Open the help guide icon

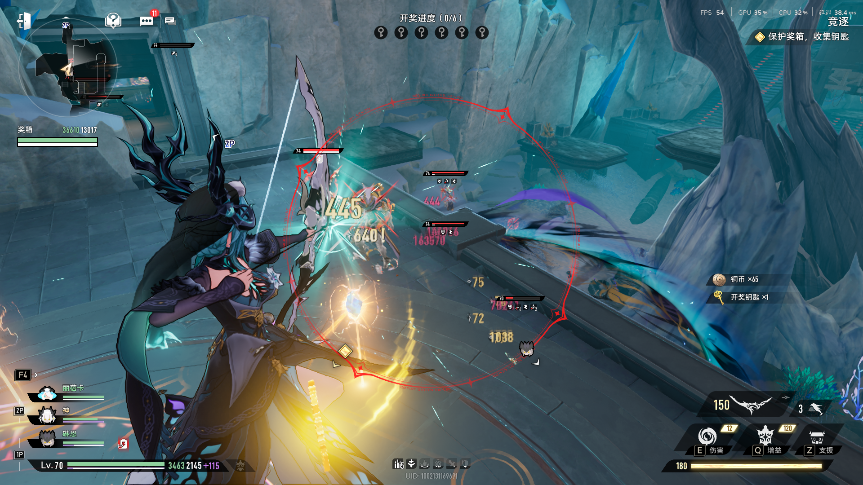click(x=113, y=20)
